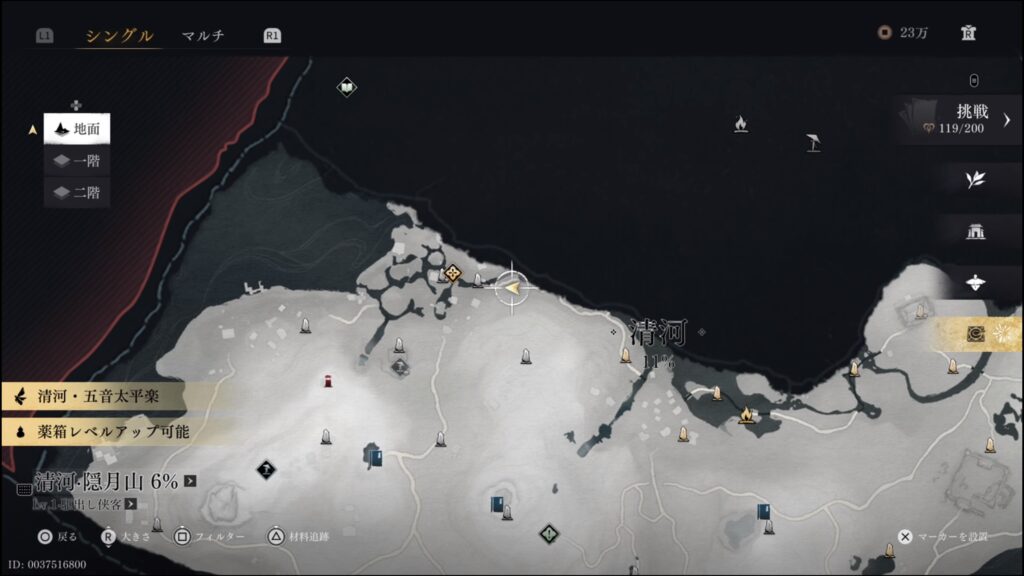Select the 一階 floor level
The width and height of the screenshot is (1024, 576).
point(76,161)
